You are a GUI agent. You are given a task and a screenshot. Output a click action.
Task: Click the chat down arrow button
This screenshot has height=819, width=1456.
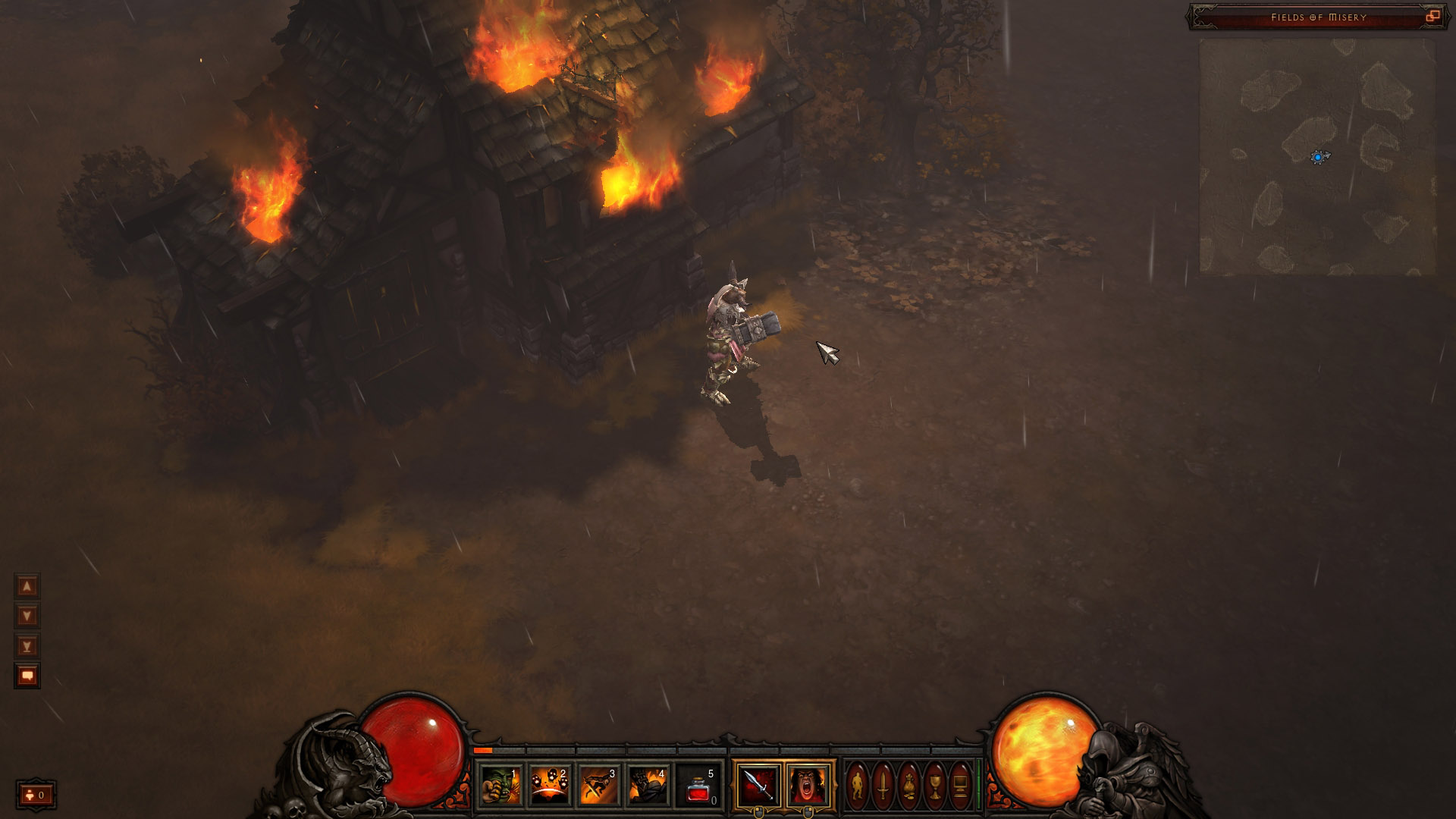tap(27, 616)
